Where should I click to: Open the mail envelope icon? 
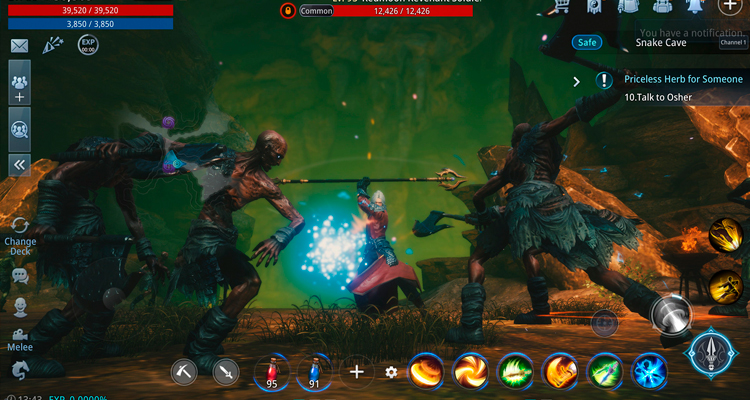tap(19, 46)
